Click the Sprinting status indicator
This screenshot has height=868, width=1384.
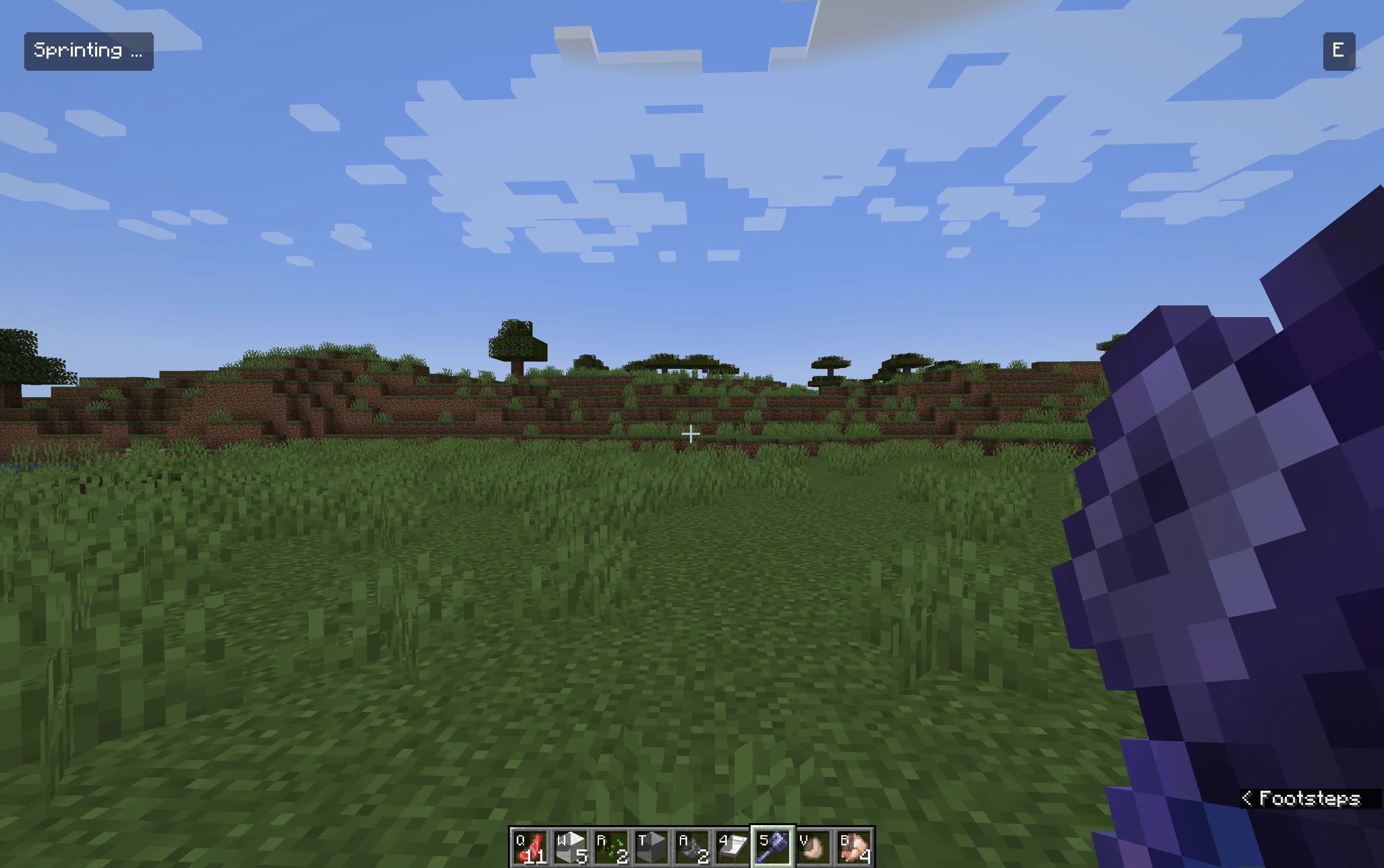[89, 51]
